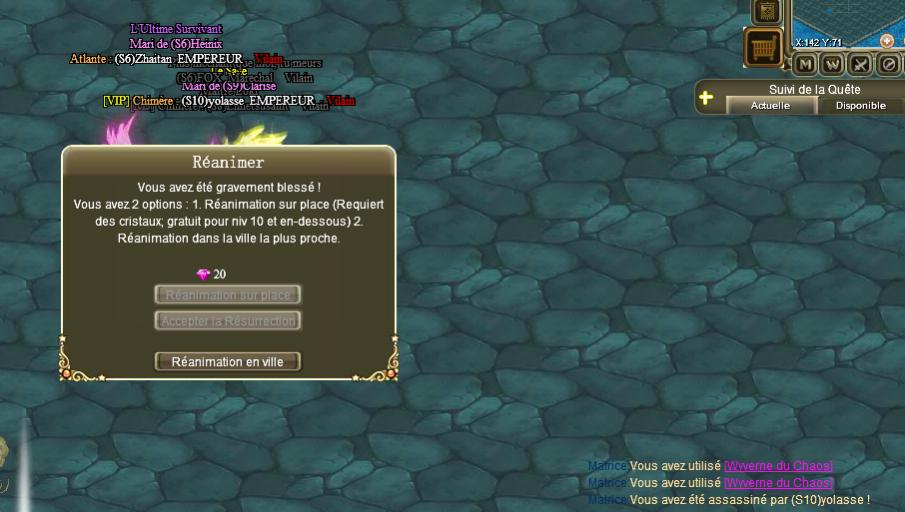Click the orange plus on the minimap
The image size is (905, 512).
point(886,41)
